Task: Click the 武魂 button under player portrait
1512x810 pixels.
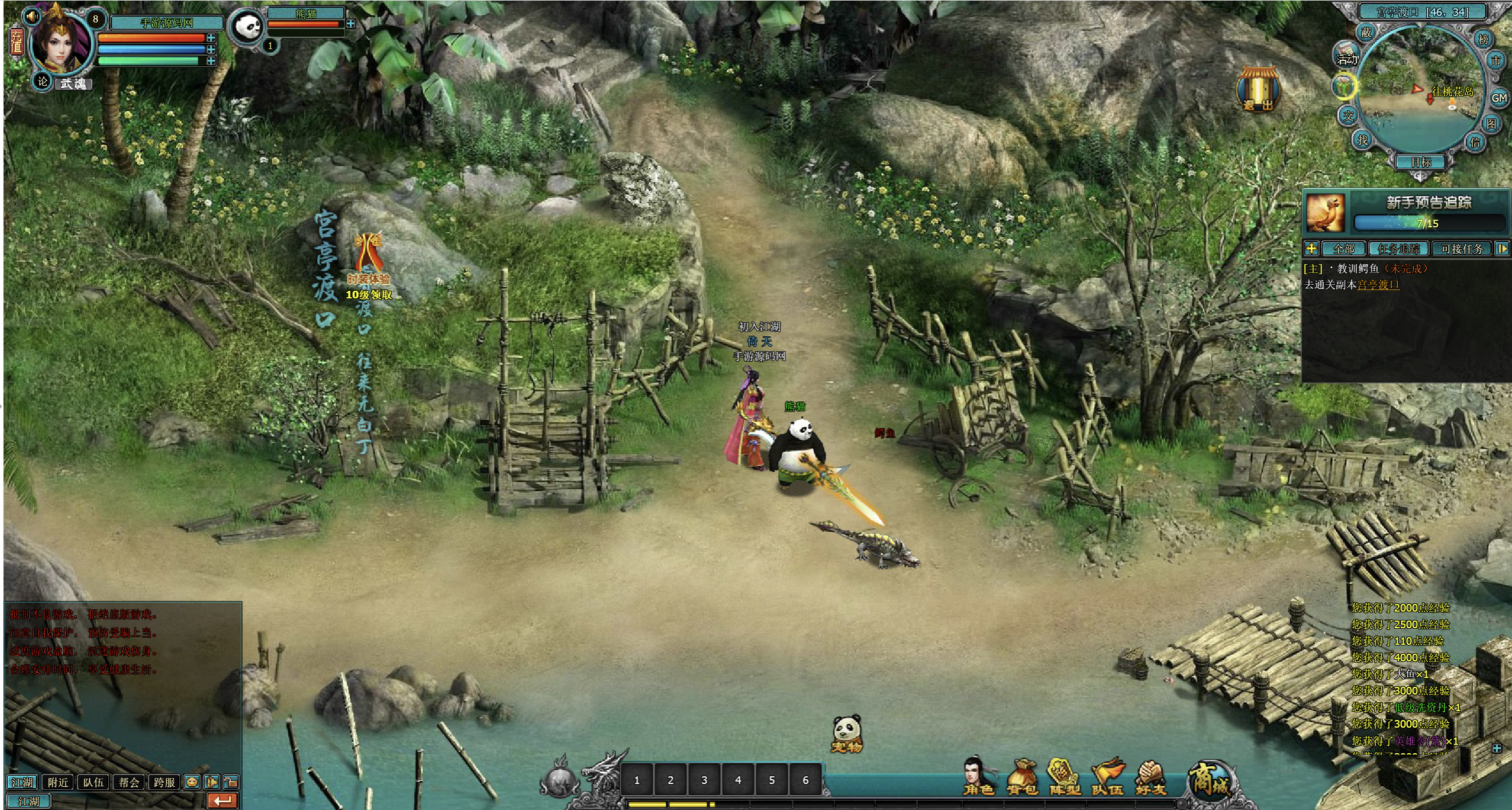Action: 73,83
